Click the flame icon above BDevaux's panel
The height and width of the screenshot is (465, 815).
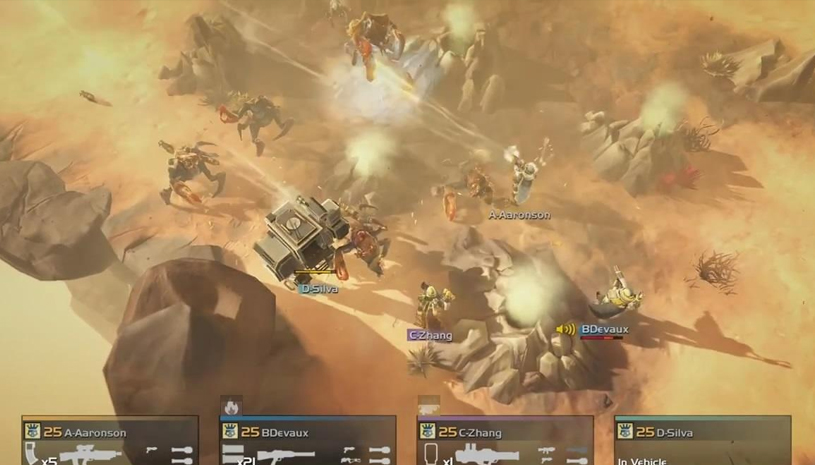tap(232, 406)
